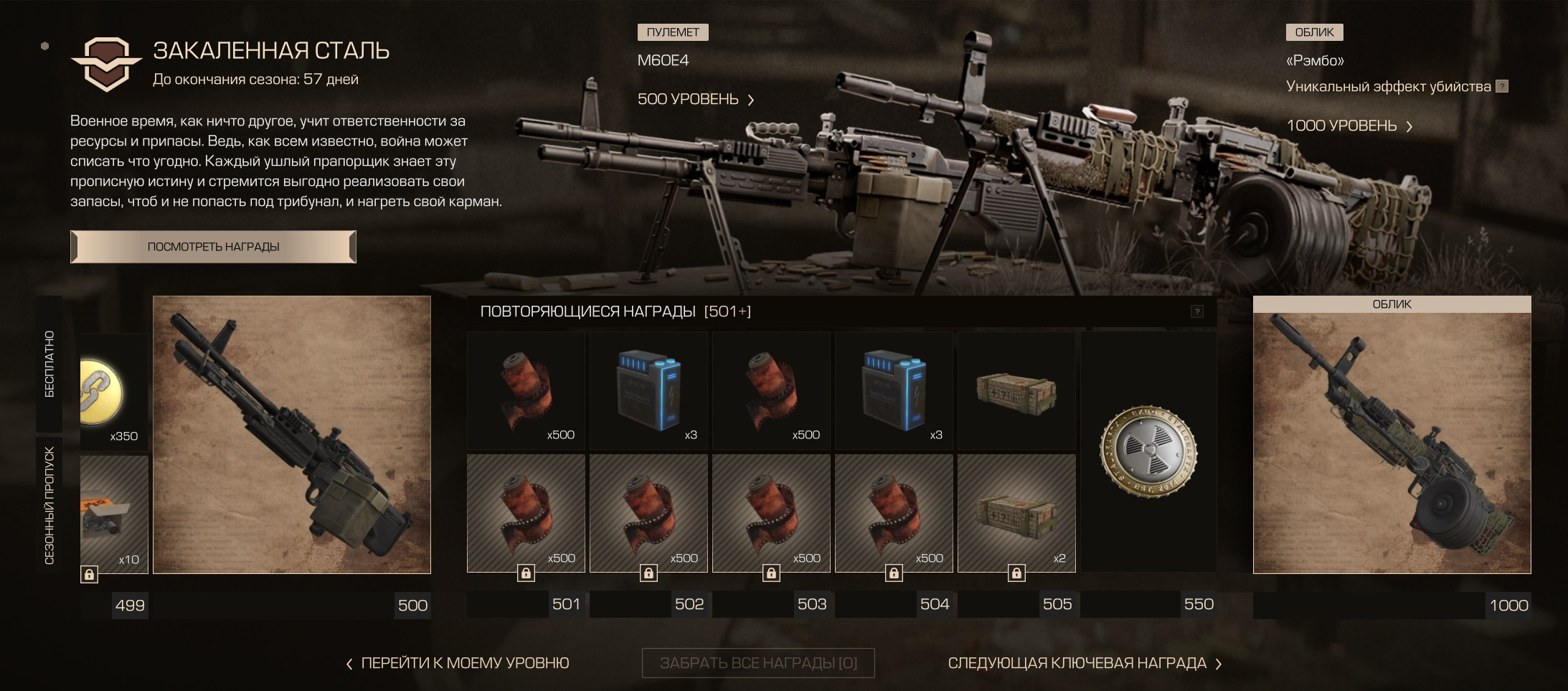The height and width of the screenshot is (691, 1568).
Task: Select the free x500 film roll at level 501
Action: tap(526, 390)
